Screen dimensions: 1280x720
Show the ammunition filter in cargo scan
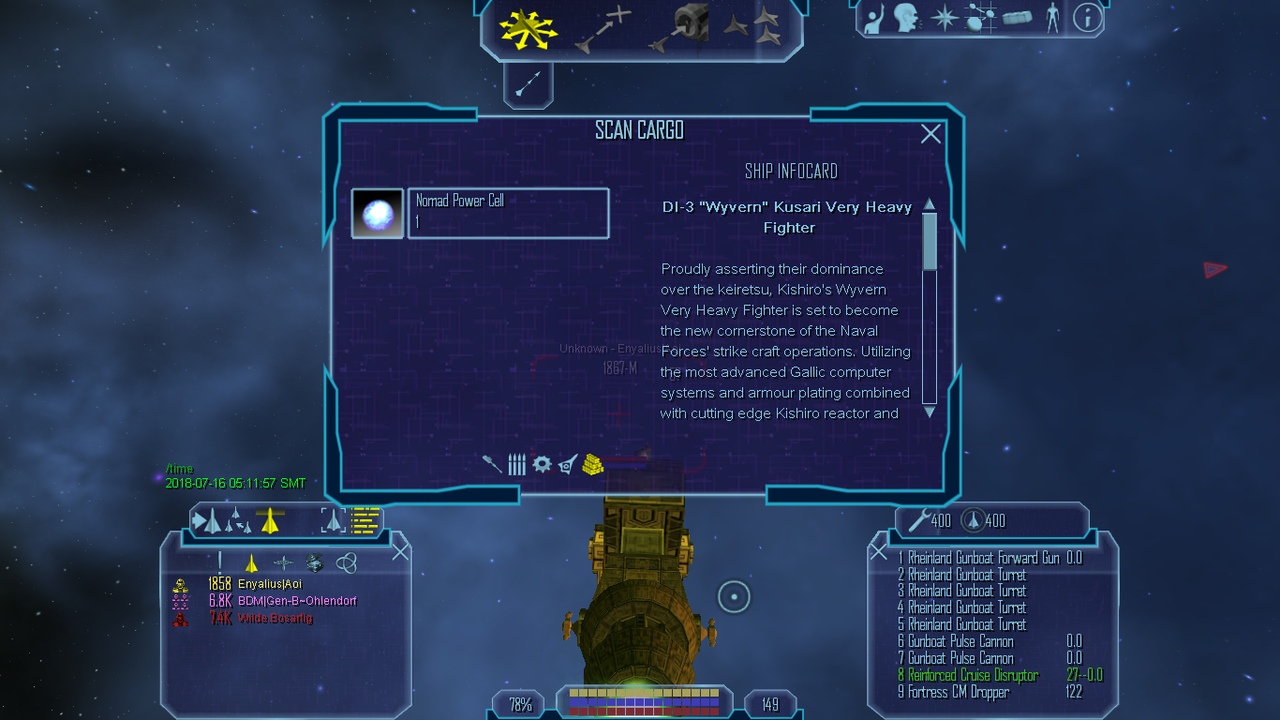click(x=516, y=464)
